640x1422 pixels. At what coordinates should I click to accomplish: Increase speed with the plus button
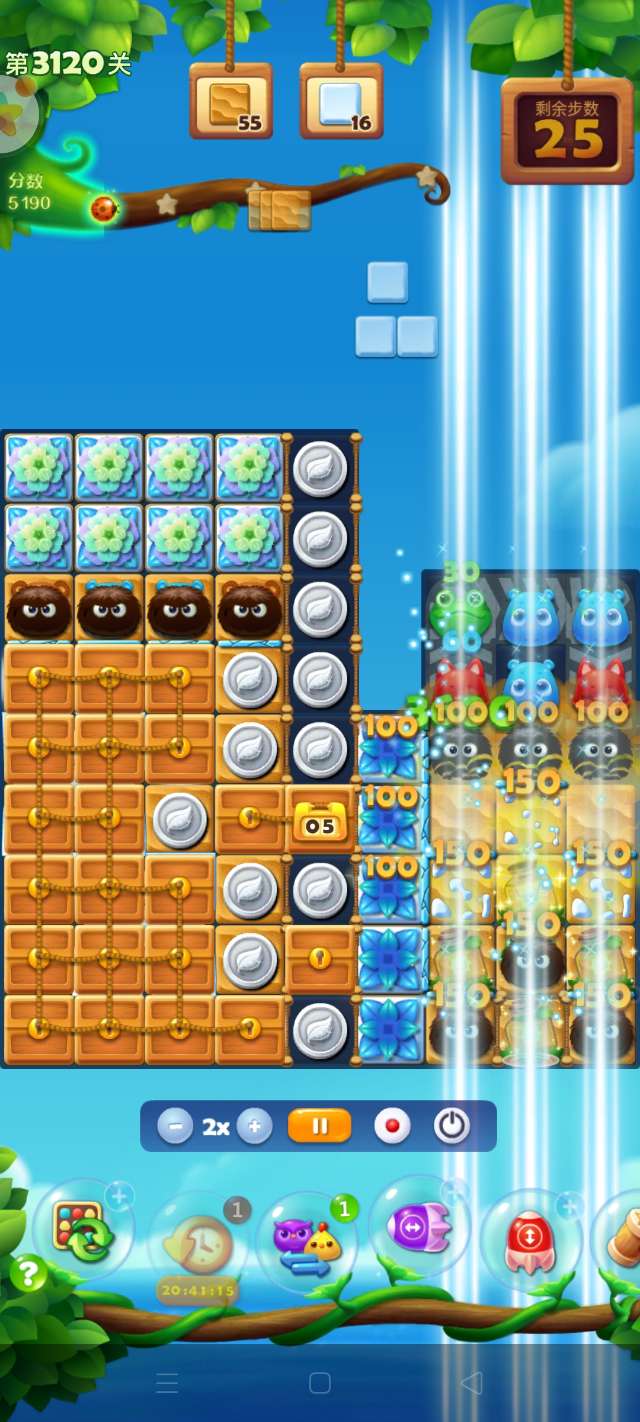(254, 1127)
